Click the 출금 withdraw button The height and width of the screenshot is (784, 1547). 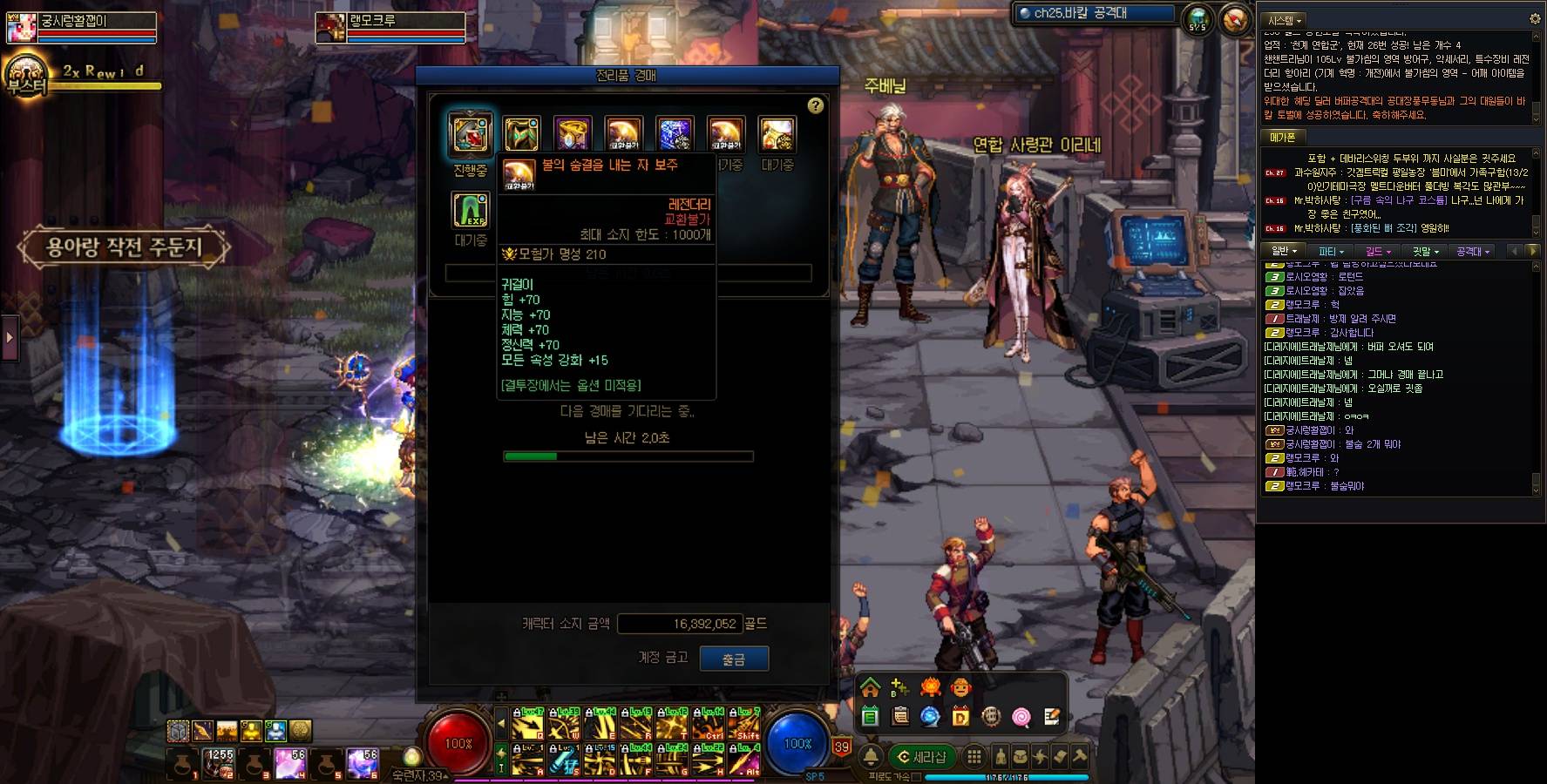[x=733, y=659]
